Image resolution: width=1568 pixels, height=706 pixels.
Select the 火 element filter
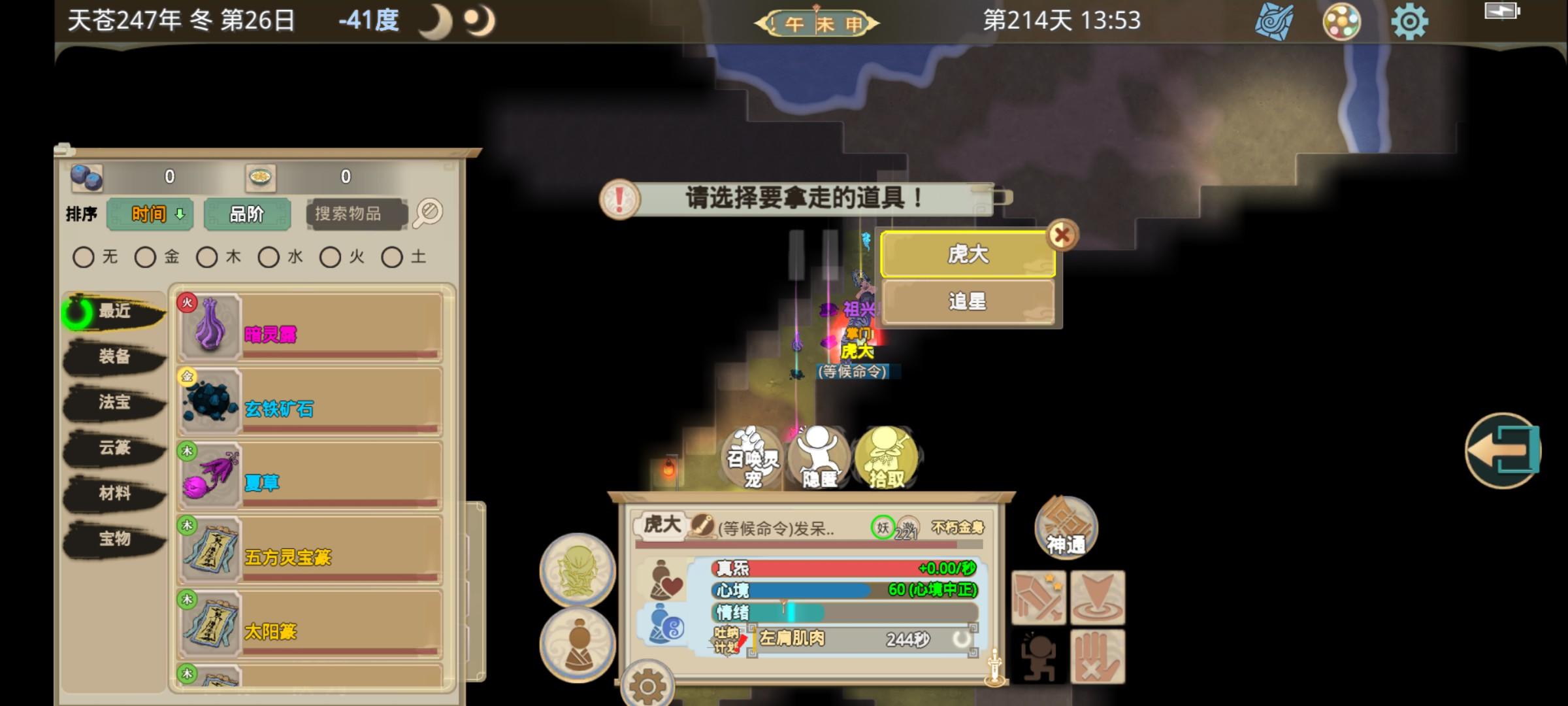329,258
